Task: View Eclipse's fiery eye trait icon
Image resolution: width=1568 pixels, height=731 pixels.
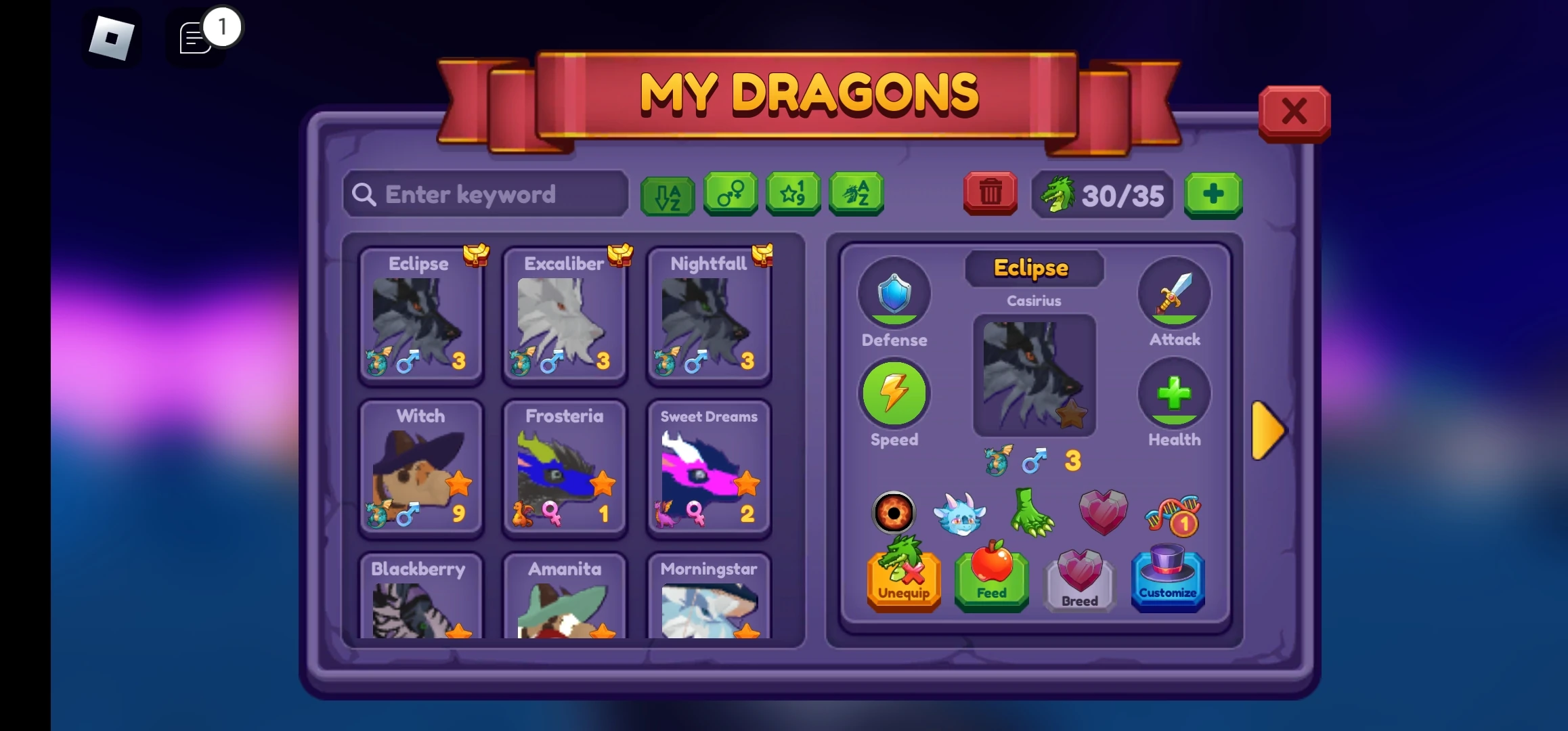Action: click(x=894, y=513)
